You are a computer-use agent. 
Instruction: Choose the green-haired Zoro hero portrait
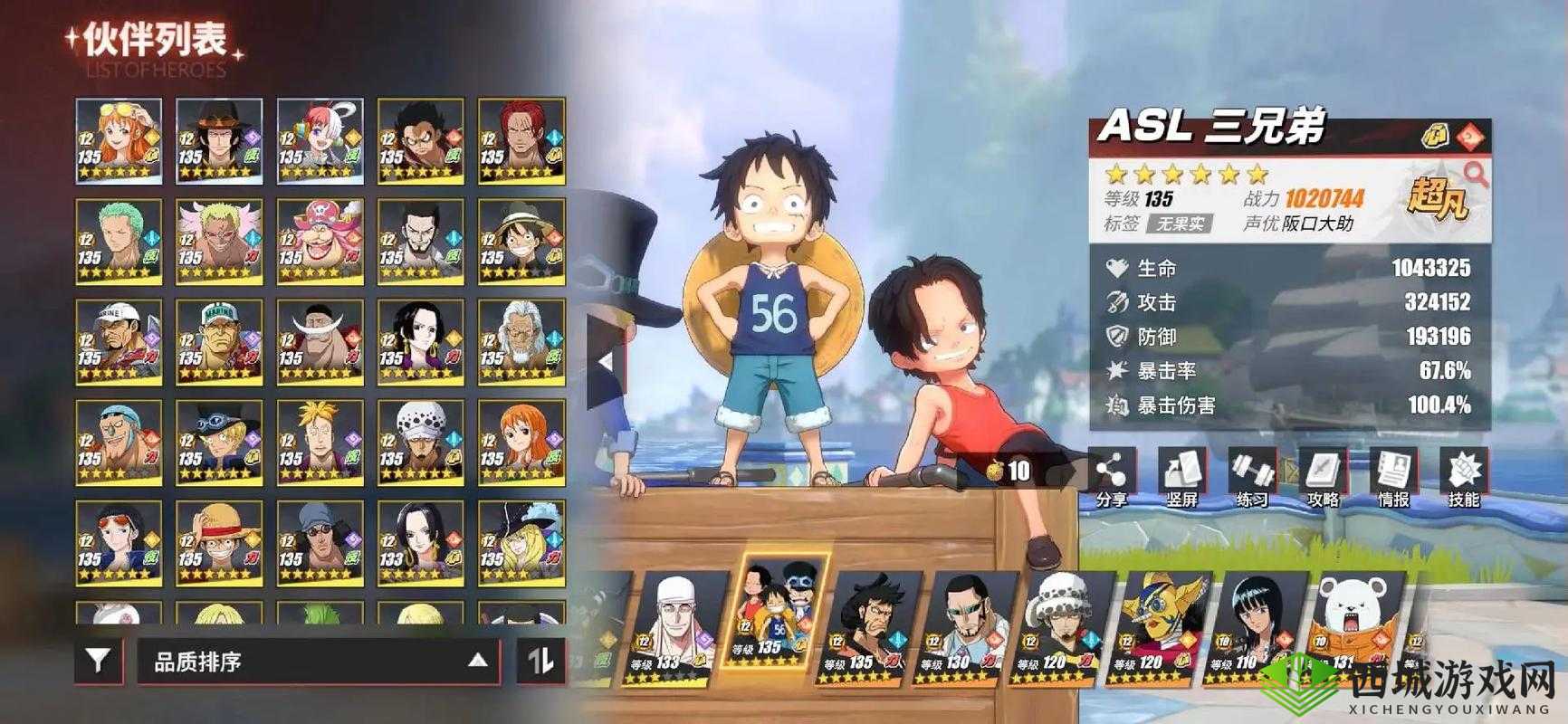119,242
